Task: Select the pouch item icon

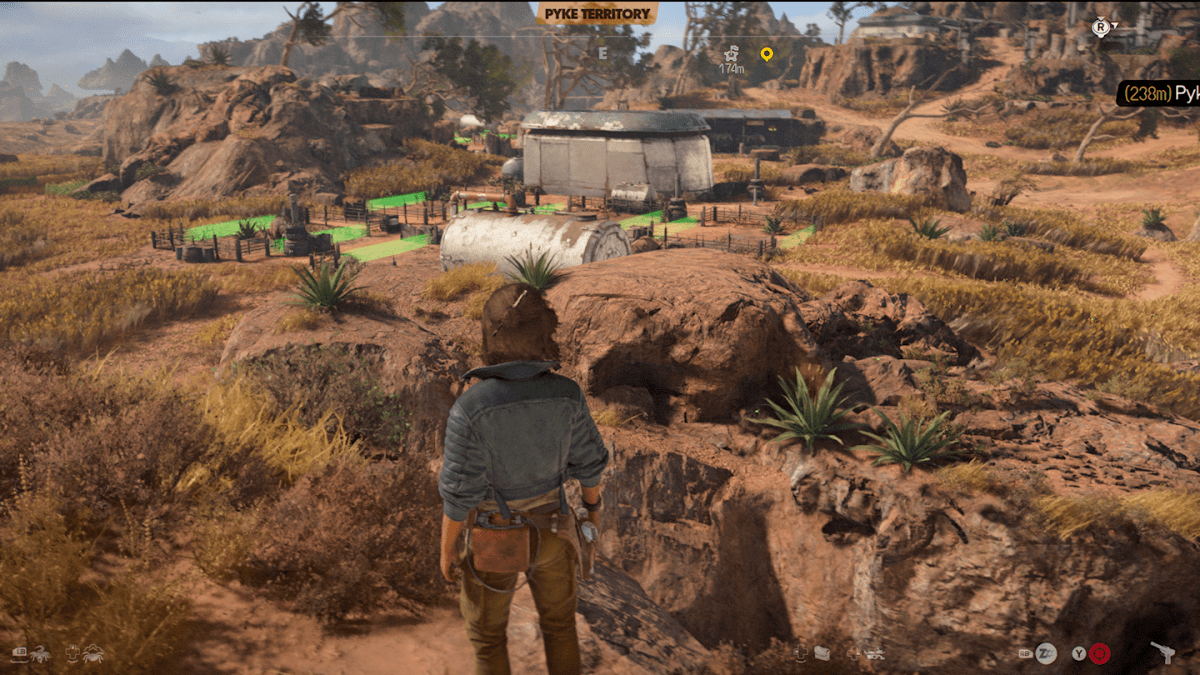Action: tap(822, 654)
